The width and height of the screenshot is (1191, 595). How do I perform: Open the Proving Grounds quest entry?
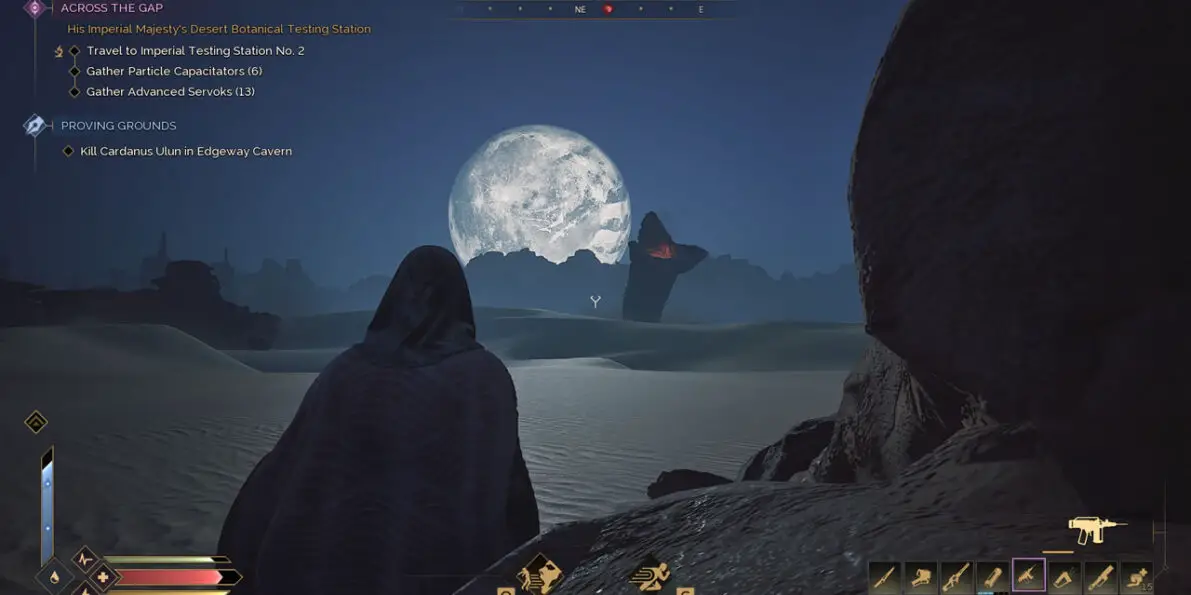pyautogui.click(x=118, y=126)
